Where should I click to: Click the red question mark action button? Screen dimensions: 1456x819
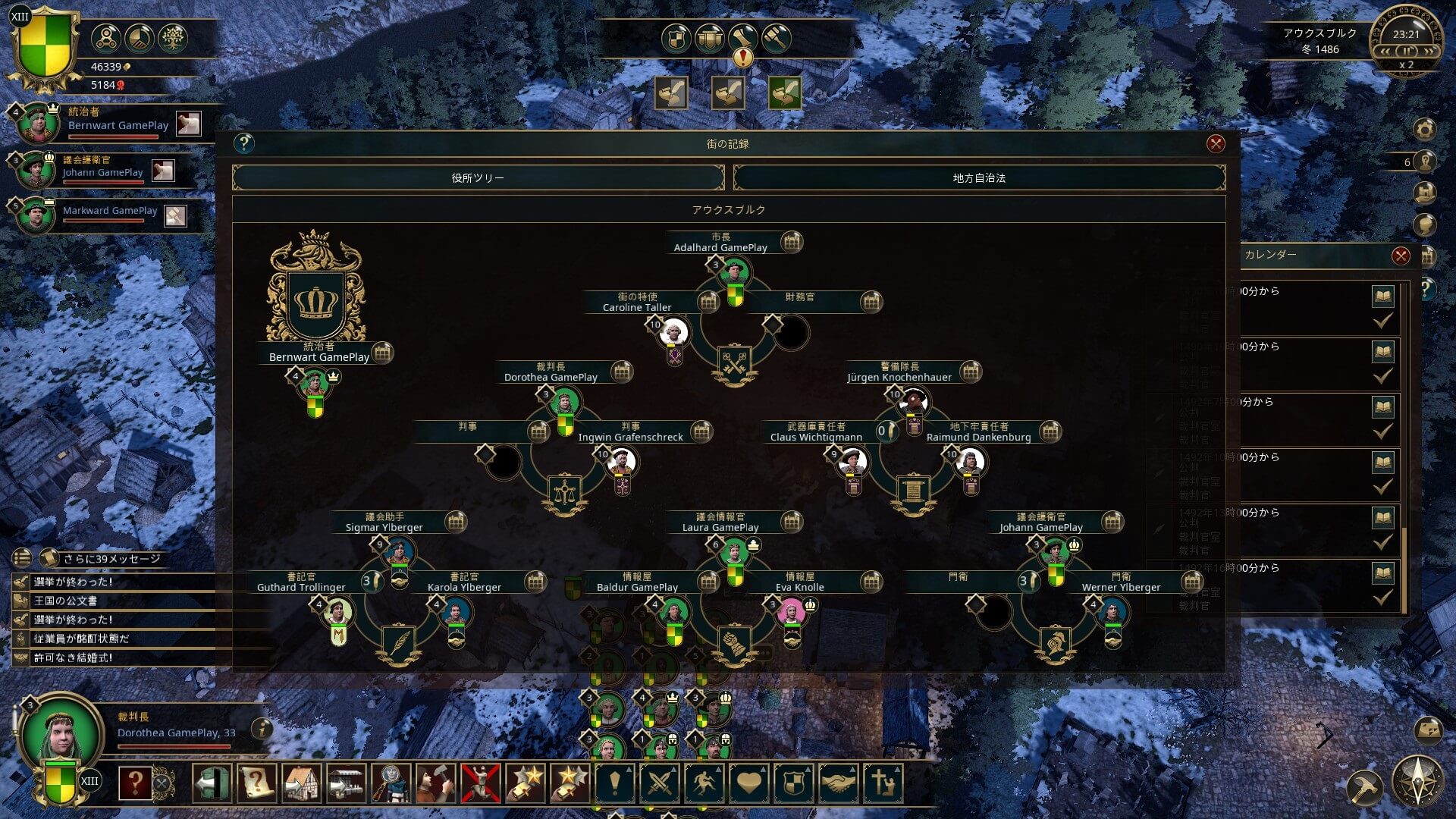click(135, 783)
